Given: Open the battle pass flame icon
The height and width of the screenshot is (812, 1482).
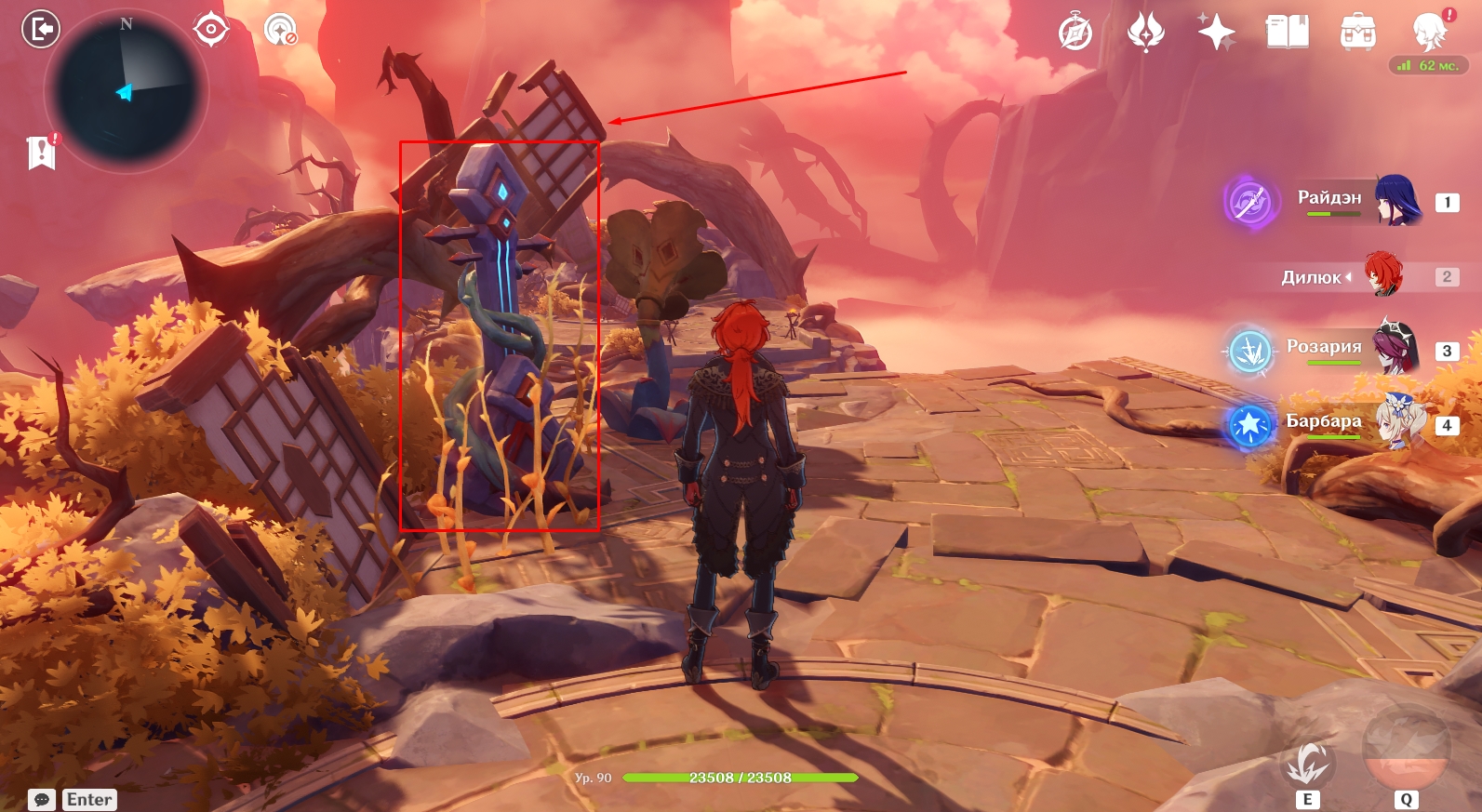Looking at the screenshot, I should click(1145, 32).
